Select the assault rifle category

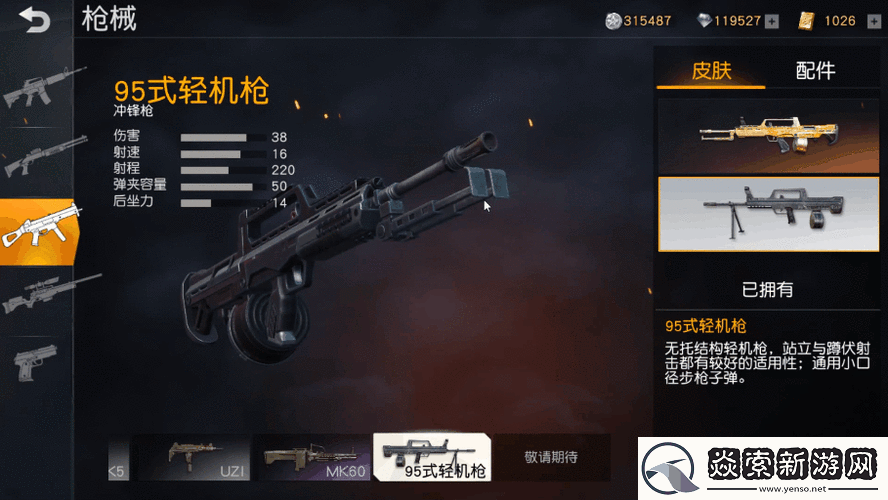click(x=37, y=88)
